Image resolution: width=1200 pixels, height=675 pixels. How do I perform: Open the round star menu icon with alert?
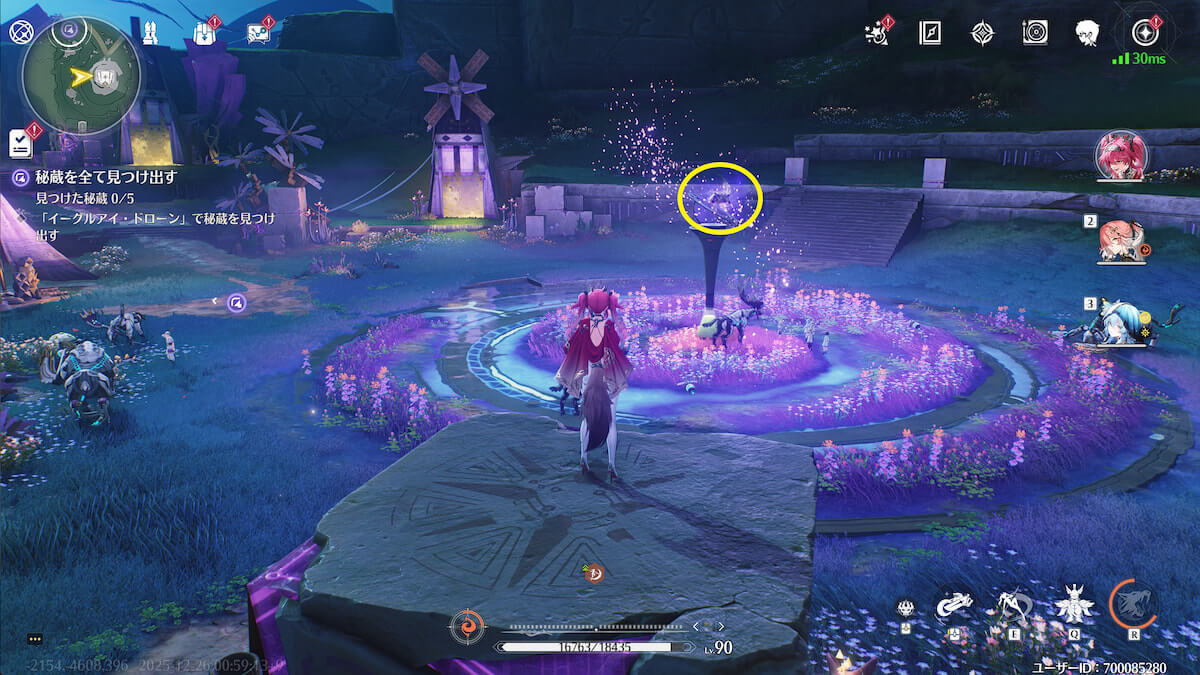tap(1144, 32)
